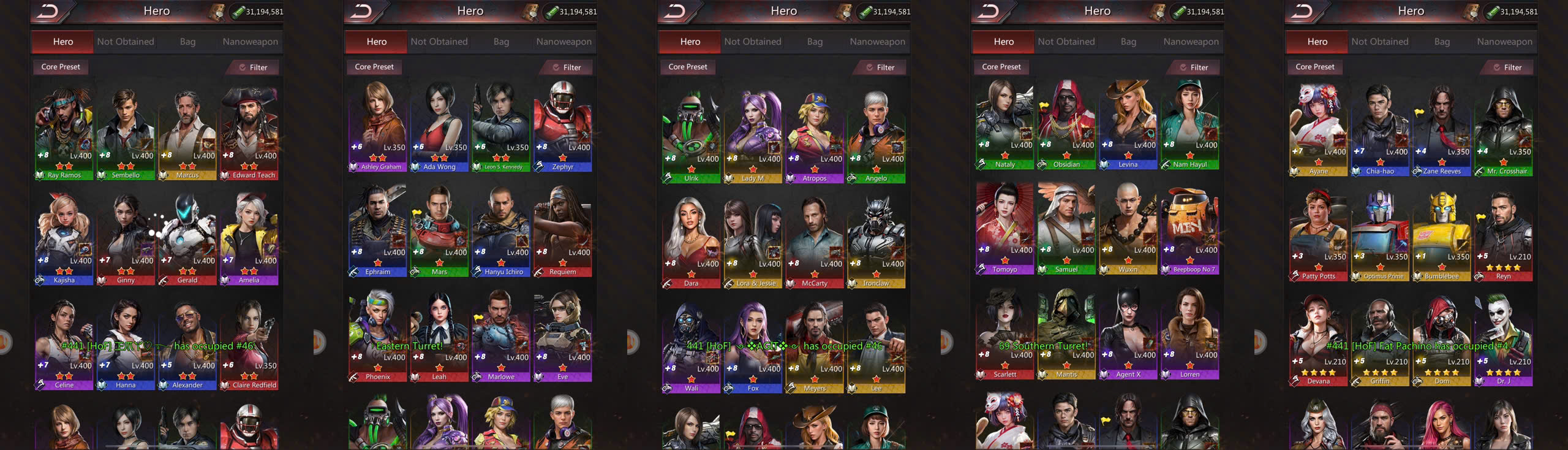Open the Claire Redfield hero card
Screen dimensions: 1568x450
tap(249, 342)
